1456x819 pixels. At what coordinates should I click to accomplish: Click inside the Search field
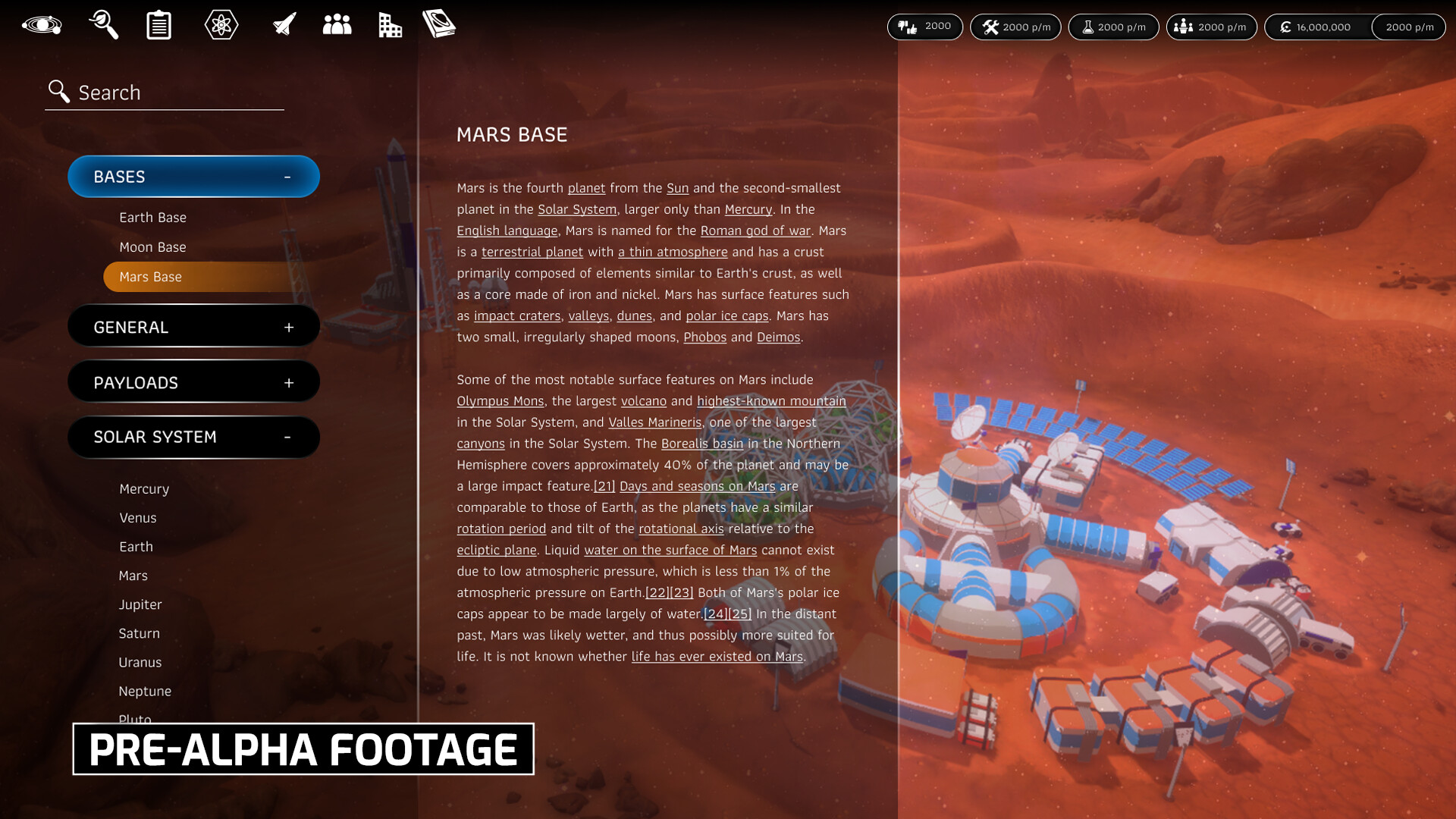pyautogui.click(x=163, y=92)
